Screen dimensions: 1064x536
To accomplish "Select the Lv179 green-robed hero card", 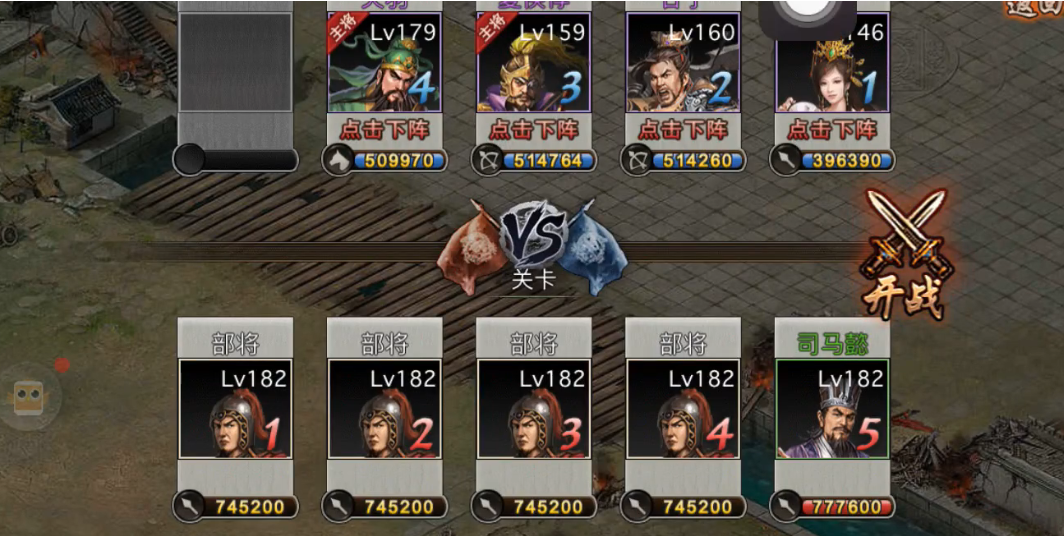I will click(384, 62).
